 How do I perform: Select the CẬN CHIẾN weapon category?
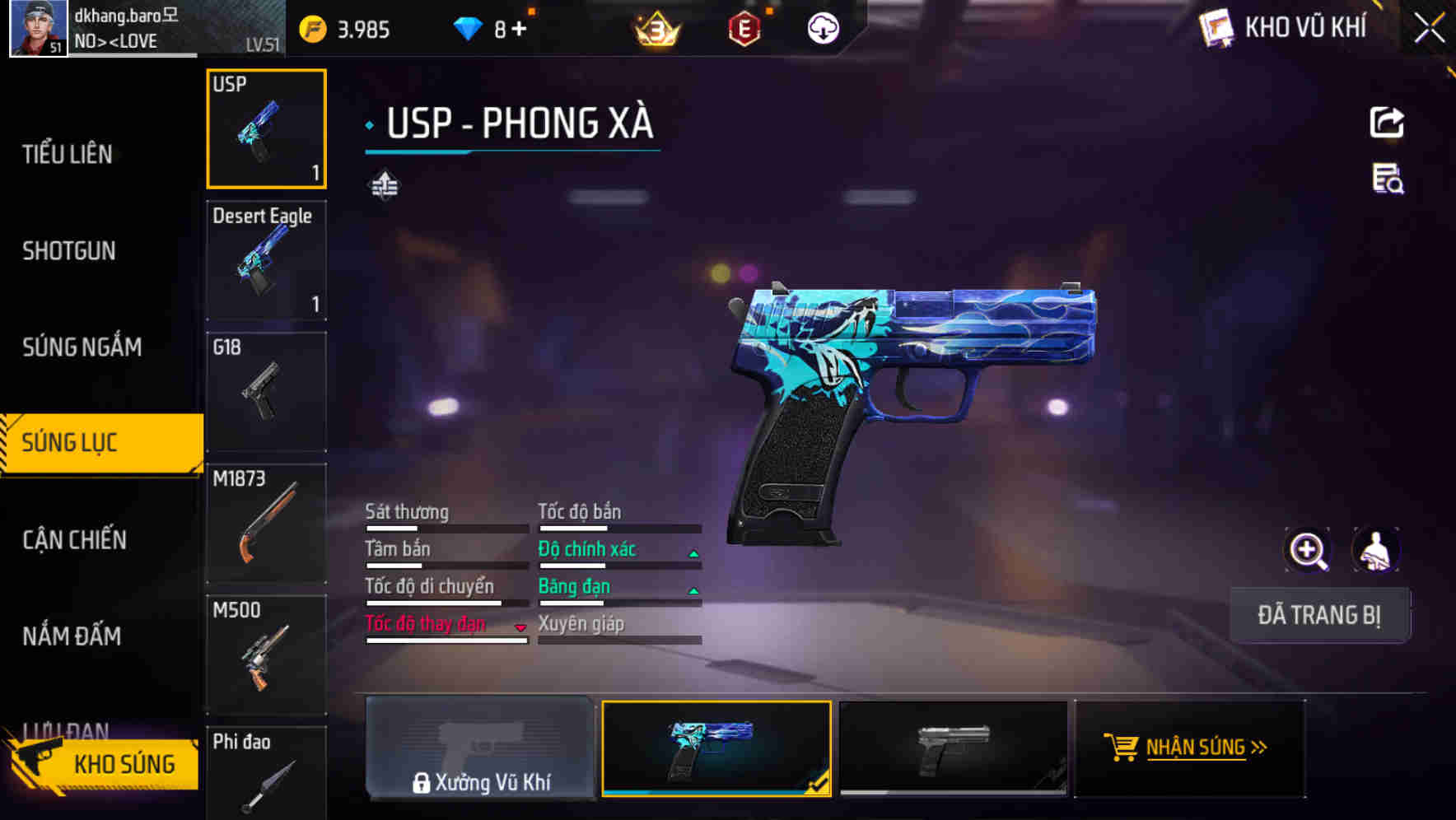[x=74, y=540]
